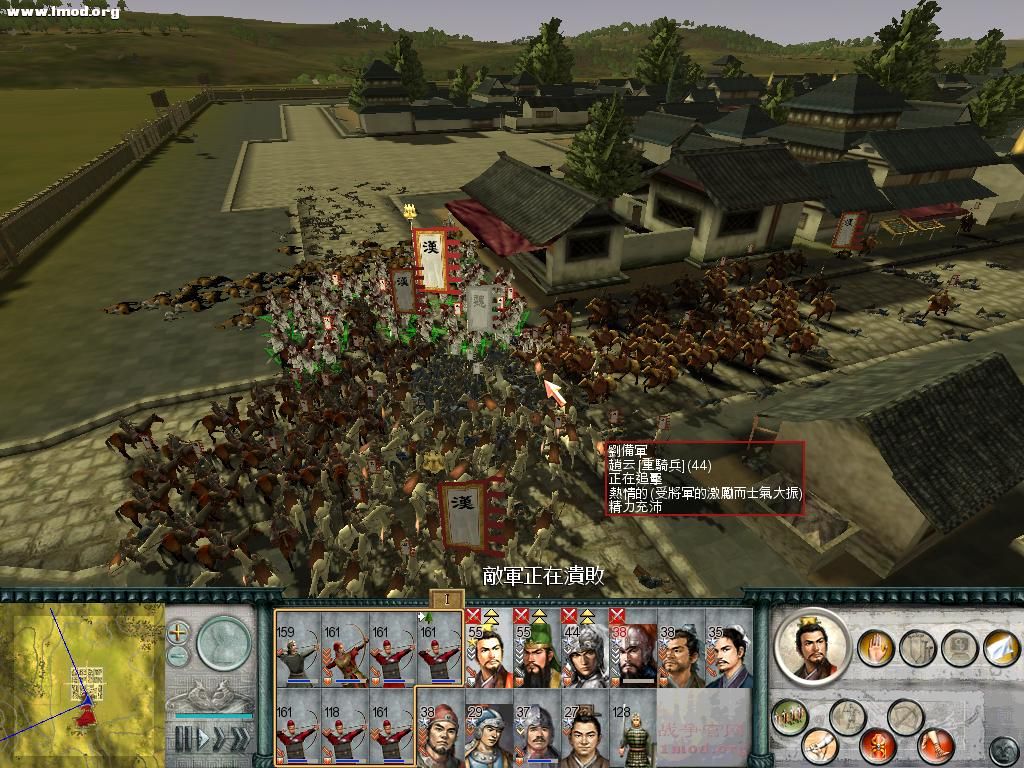Zoom in the minimap with plus button
This screenshot has width=1024, height=768.
pos(178,632)
